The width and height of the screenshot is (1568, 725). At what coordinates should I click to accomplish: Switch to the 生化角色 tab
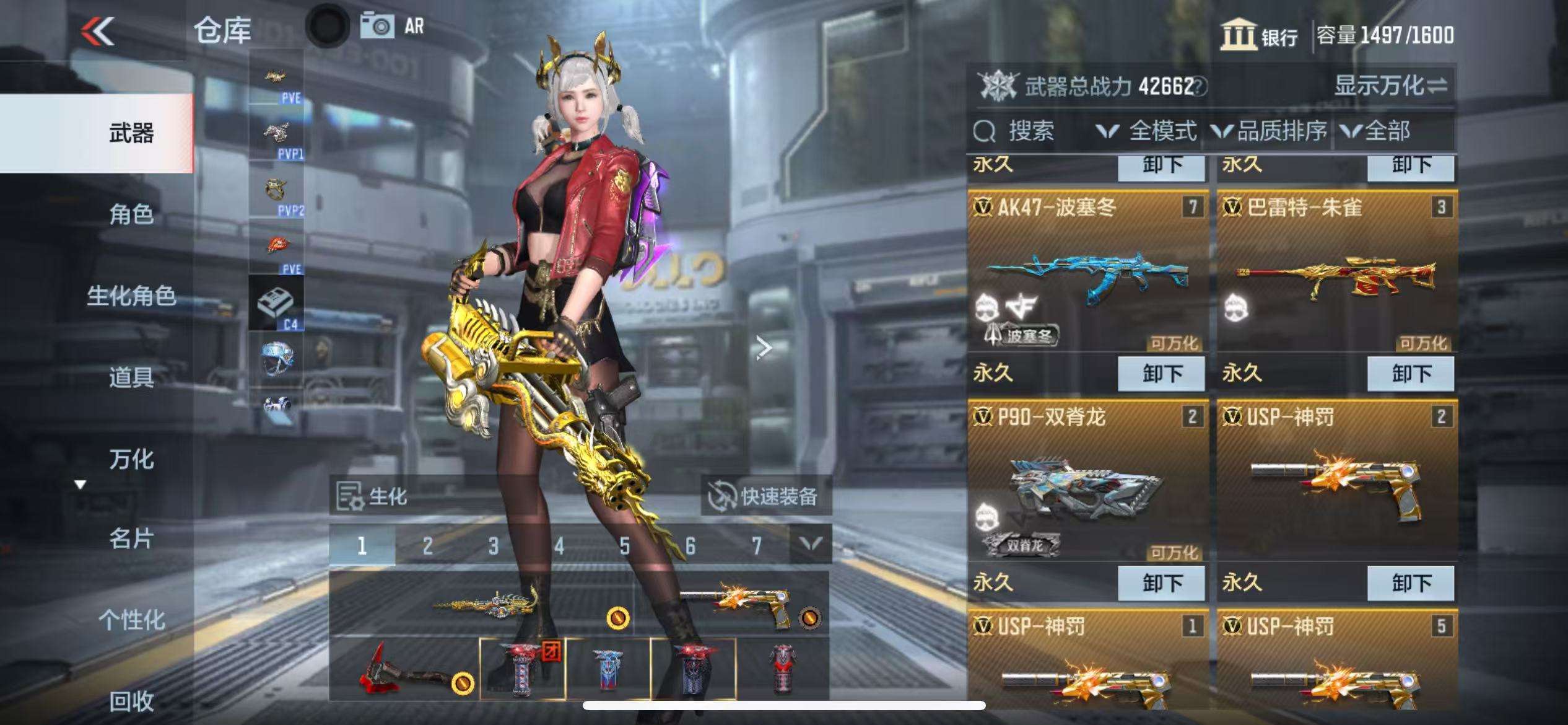(131, 296)
